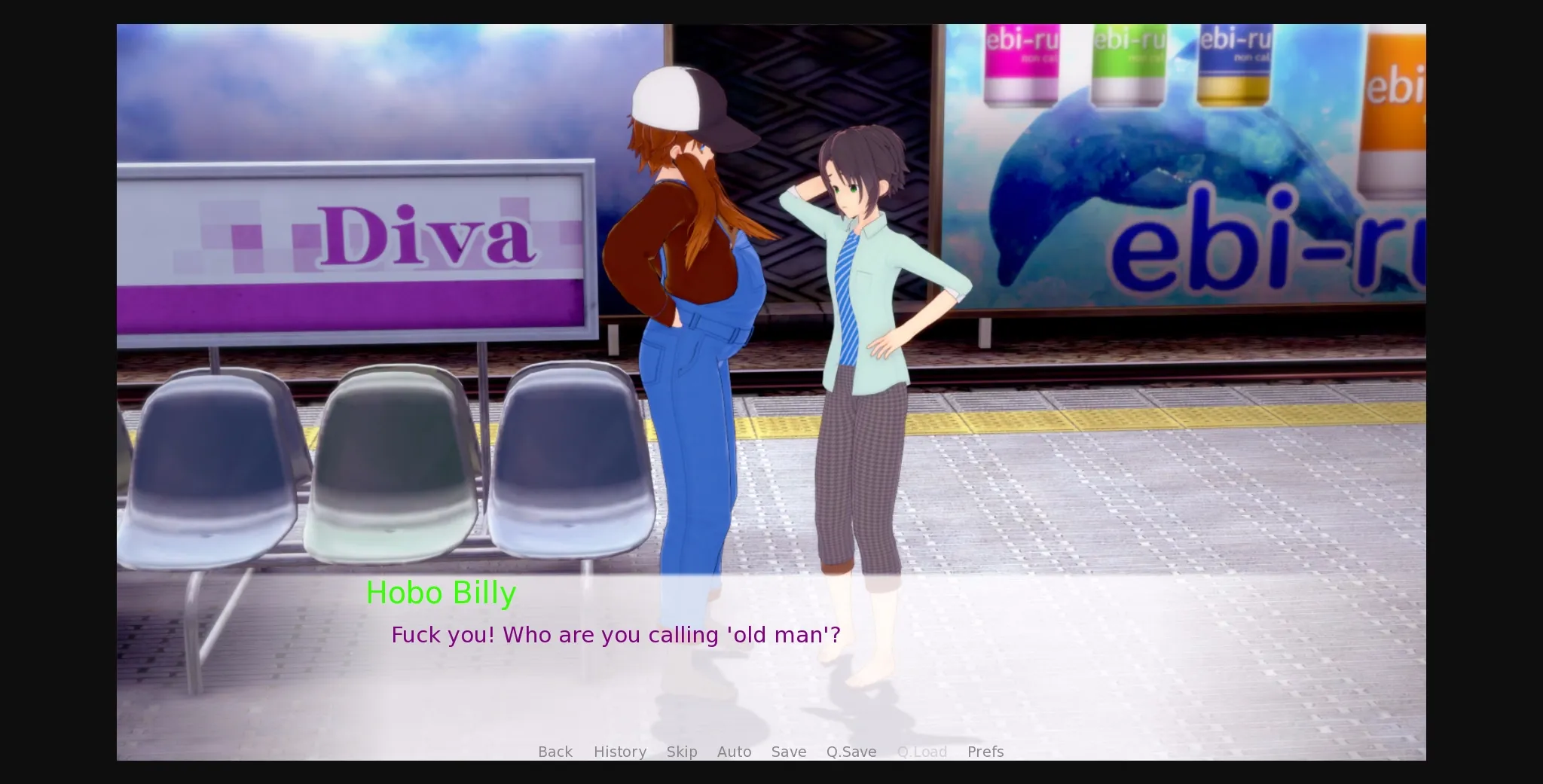Click the purple dialogue line text

[x=616, y=635]
